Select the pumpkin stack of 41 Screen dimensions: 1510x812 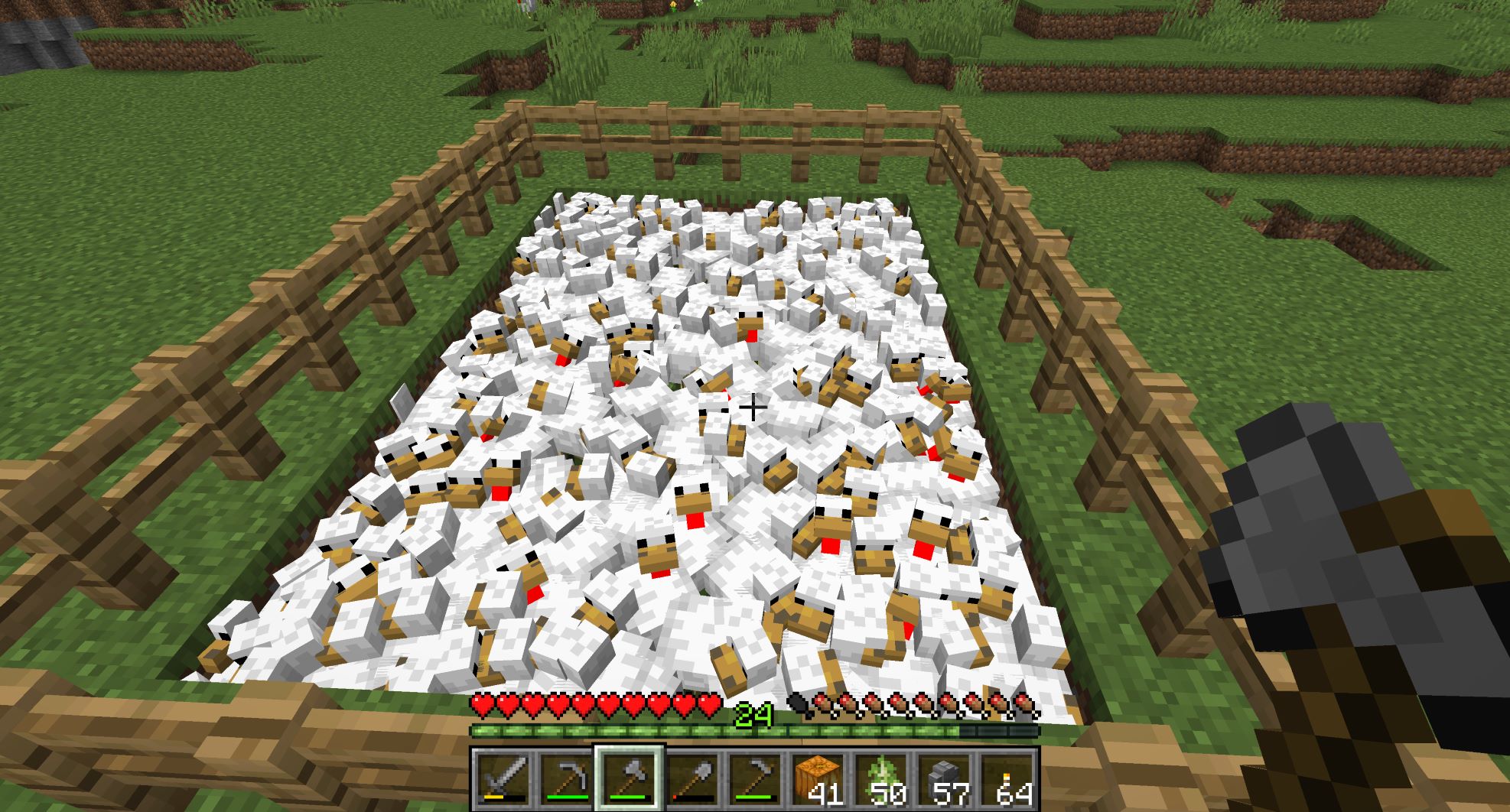(x=817, y=778)
